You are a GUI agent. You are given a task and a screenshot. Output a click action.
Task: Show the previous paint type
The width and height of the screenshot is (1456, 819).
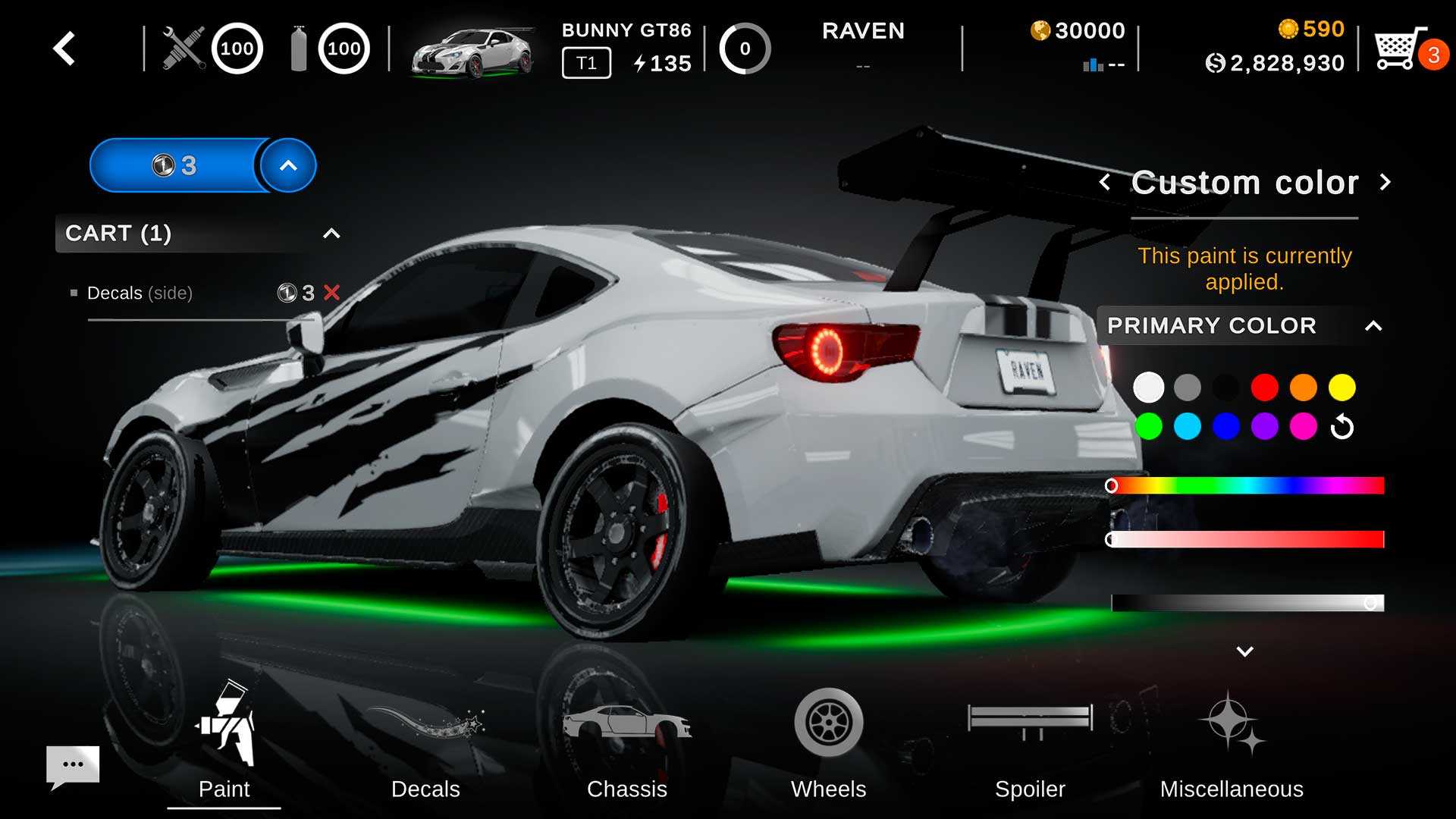coord(1105,183)
